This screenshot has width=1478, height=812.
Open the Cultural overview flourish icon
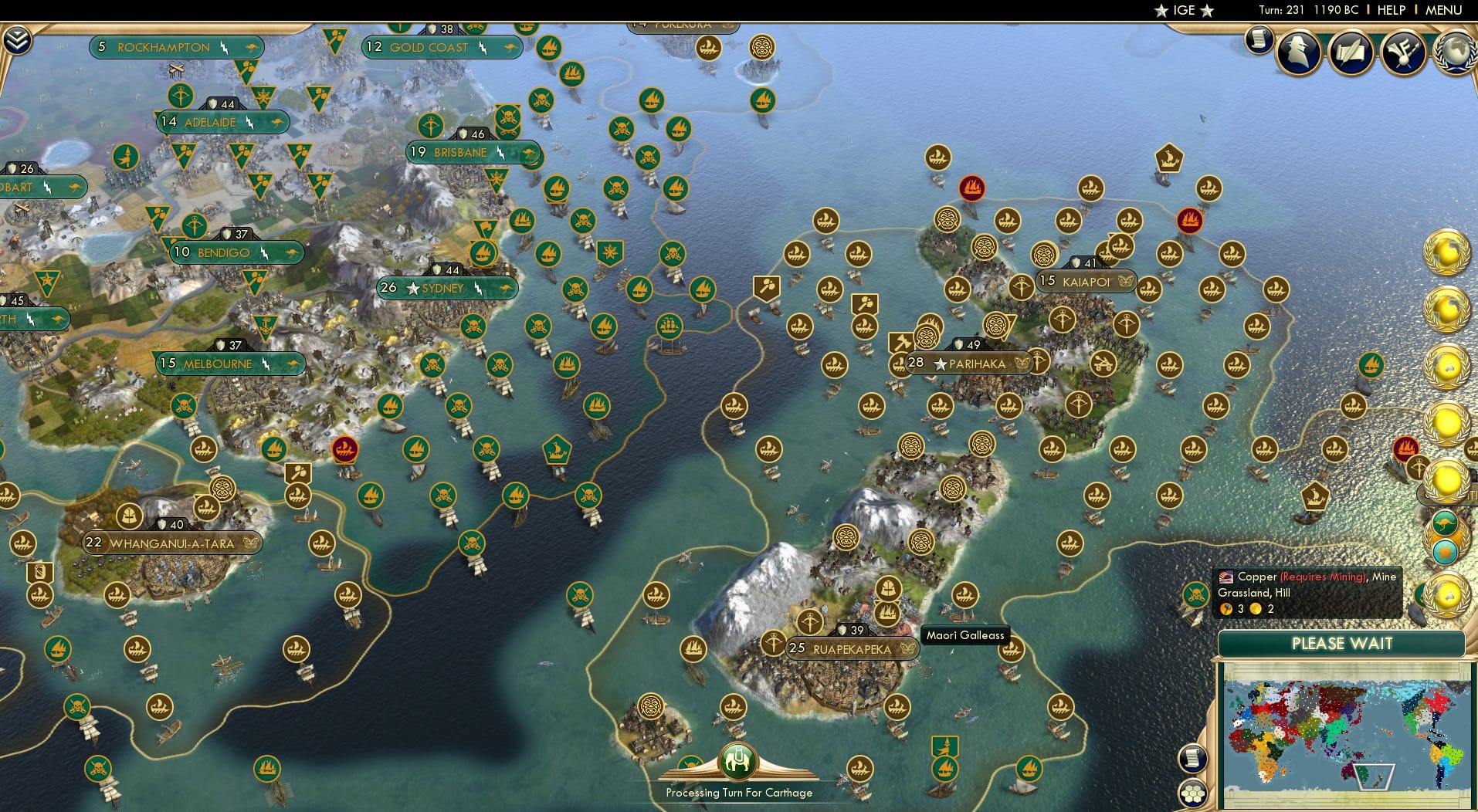point(1403,51)
